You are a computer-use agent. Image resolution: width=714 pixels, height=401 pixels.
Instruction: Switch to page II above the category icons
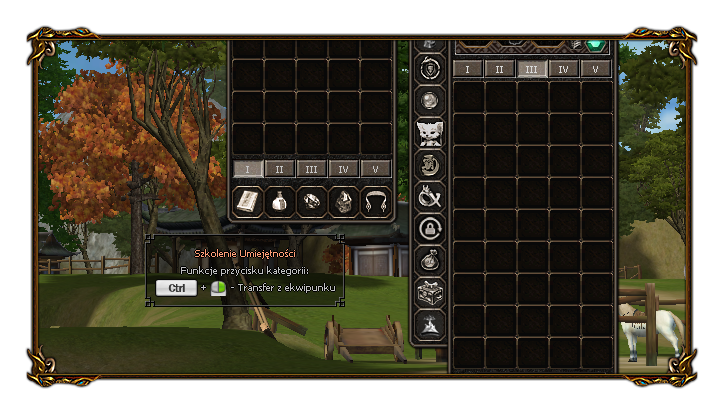[279, 169]
